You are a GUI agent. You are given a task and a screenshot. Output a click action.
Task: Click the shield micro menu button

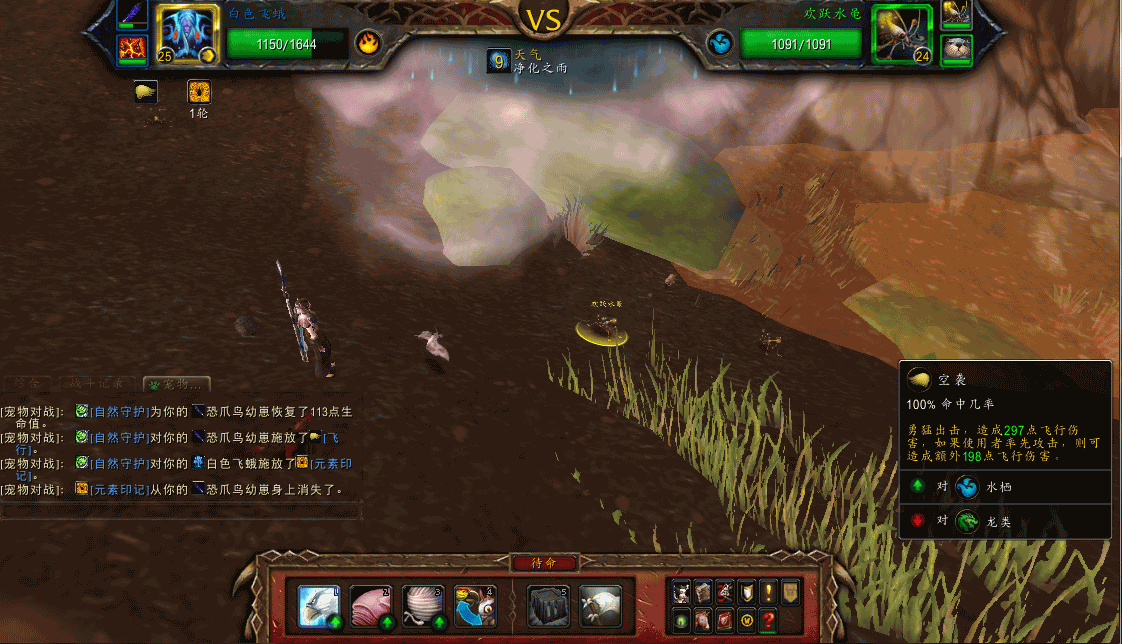(745, 592)
